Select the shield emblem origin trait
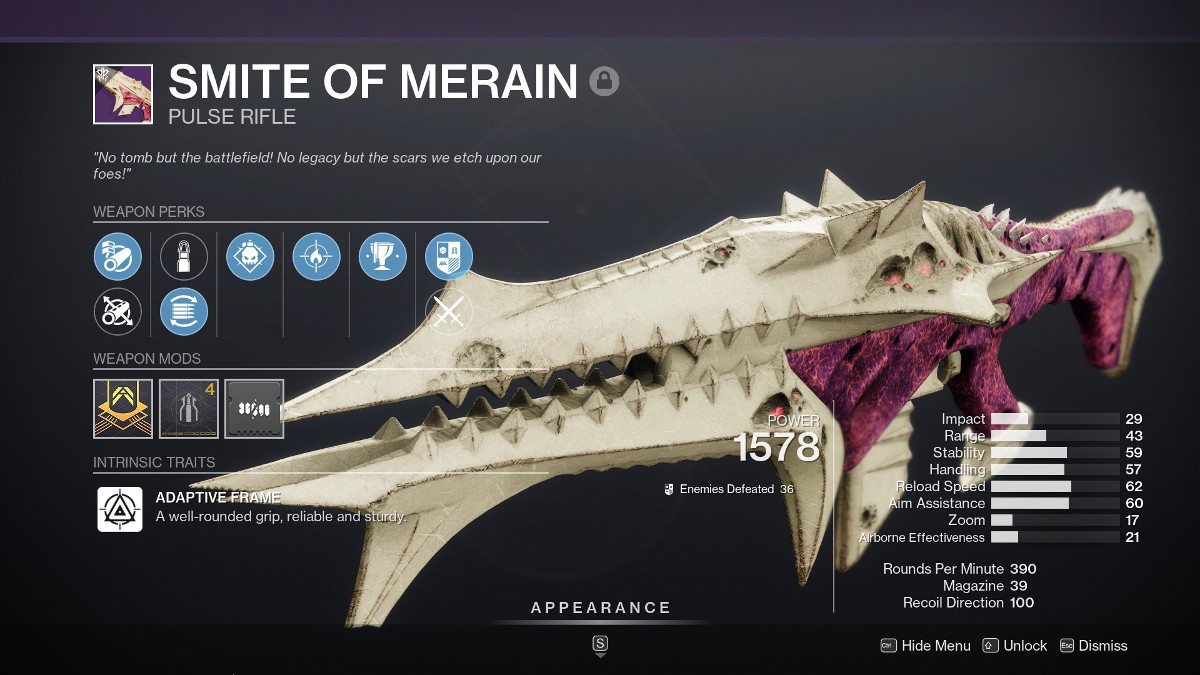 click(449, 257)
